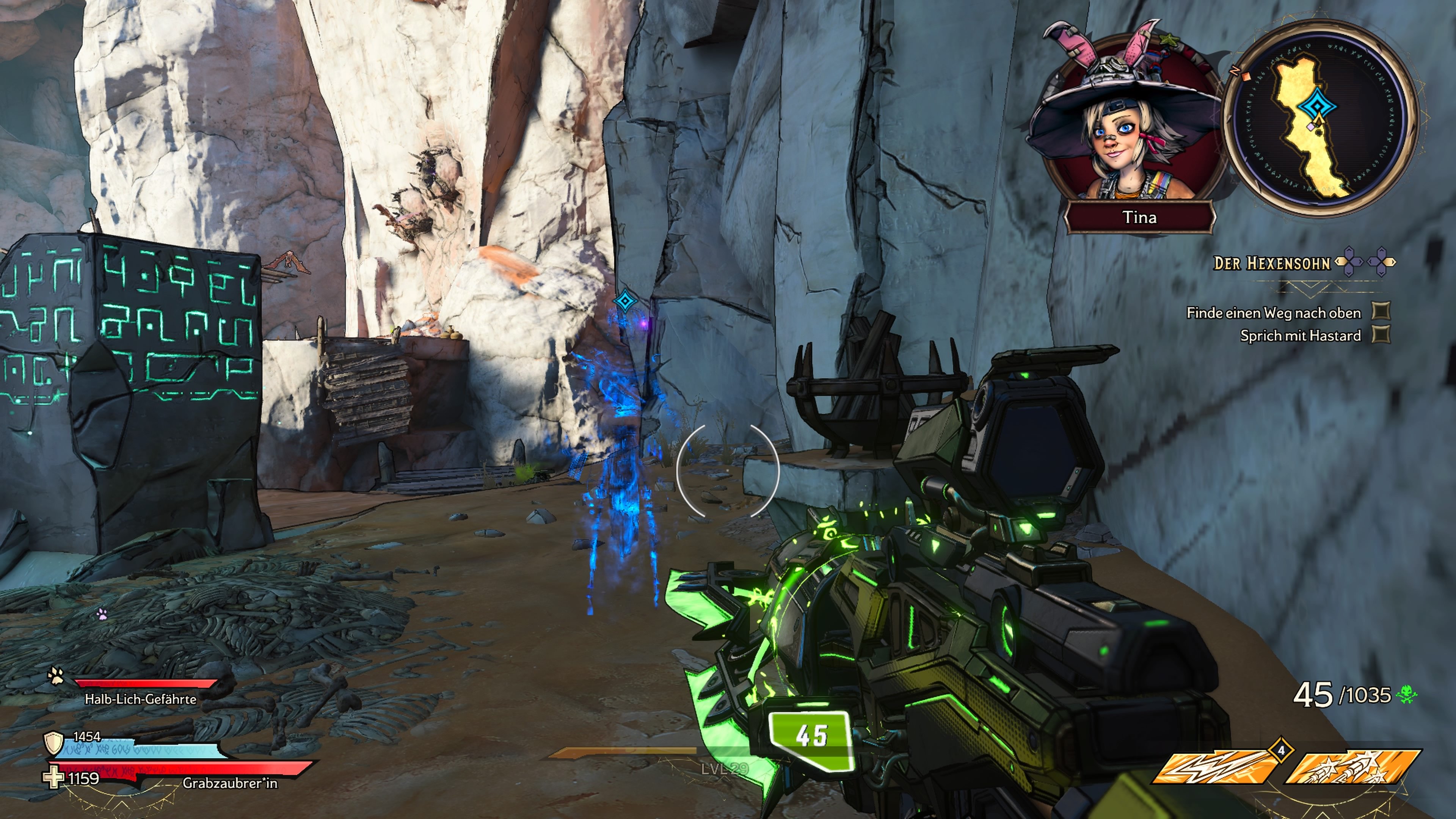The width and height of the screenshot is (1456, 819).
Task: Open the Der Hexensohn quest tracker
Action: 1272,263
